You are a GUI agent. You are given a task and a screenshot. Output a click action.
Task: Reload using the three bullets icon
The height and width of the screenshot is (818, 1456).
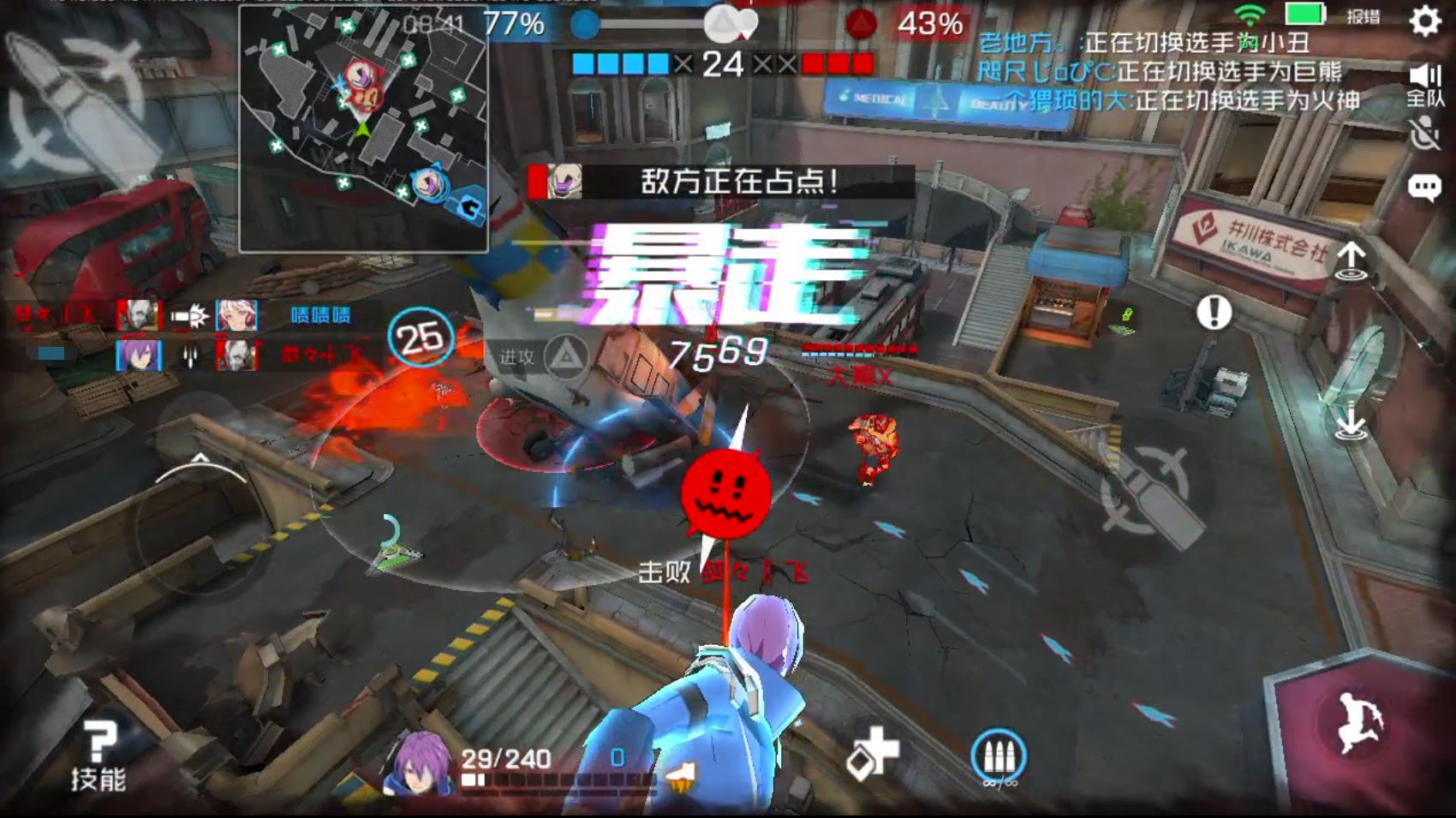tap(999, 756)
